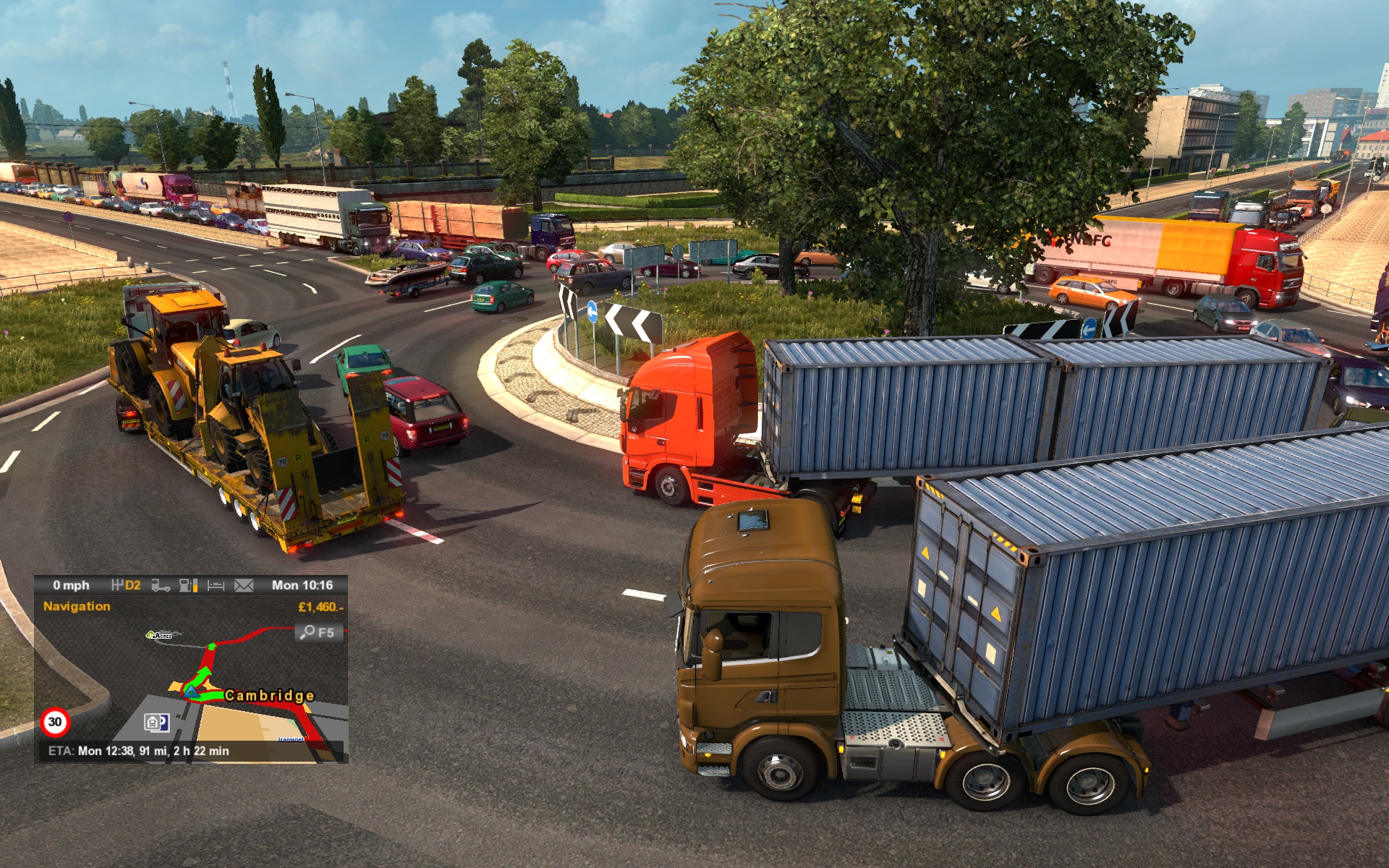The height and width of the screenshot is (868, 1389).
Task: Select the garage parking marker on the minimap
Action: coord(156,722)
